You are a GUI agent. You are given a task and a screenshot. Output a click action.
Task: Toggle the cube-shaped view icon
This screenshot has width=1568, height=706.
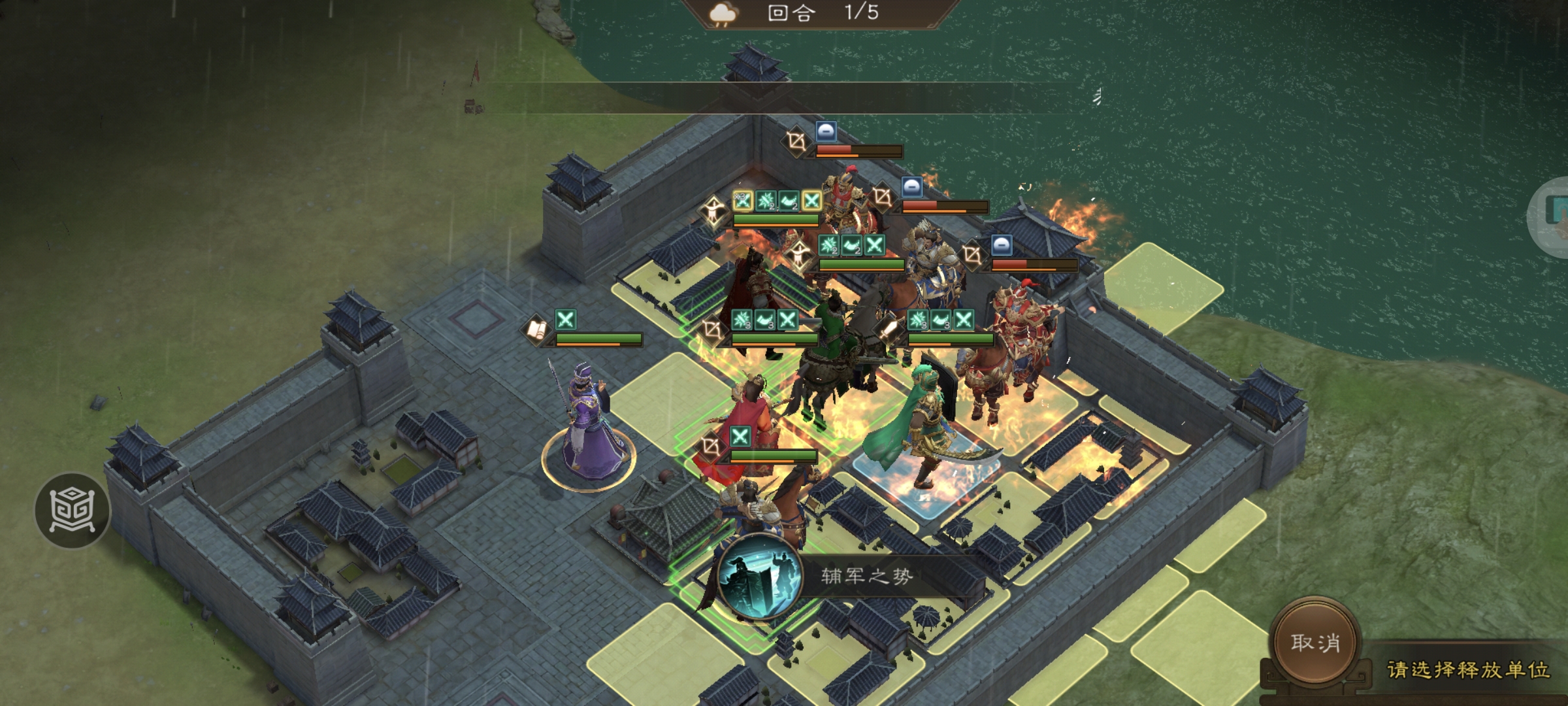click(72, 510)
